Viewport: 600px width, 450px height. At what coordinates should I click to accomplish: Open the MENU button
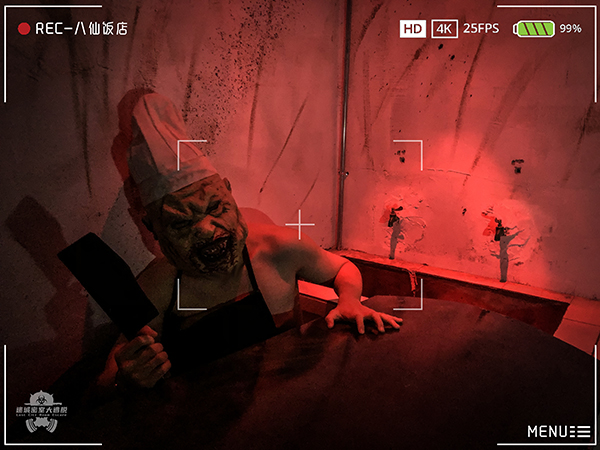pos(558,431)
